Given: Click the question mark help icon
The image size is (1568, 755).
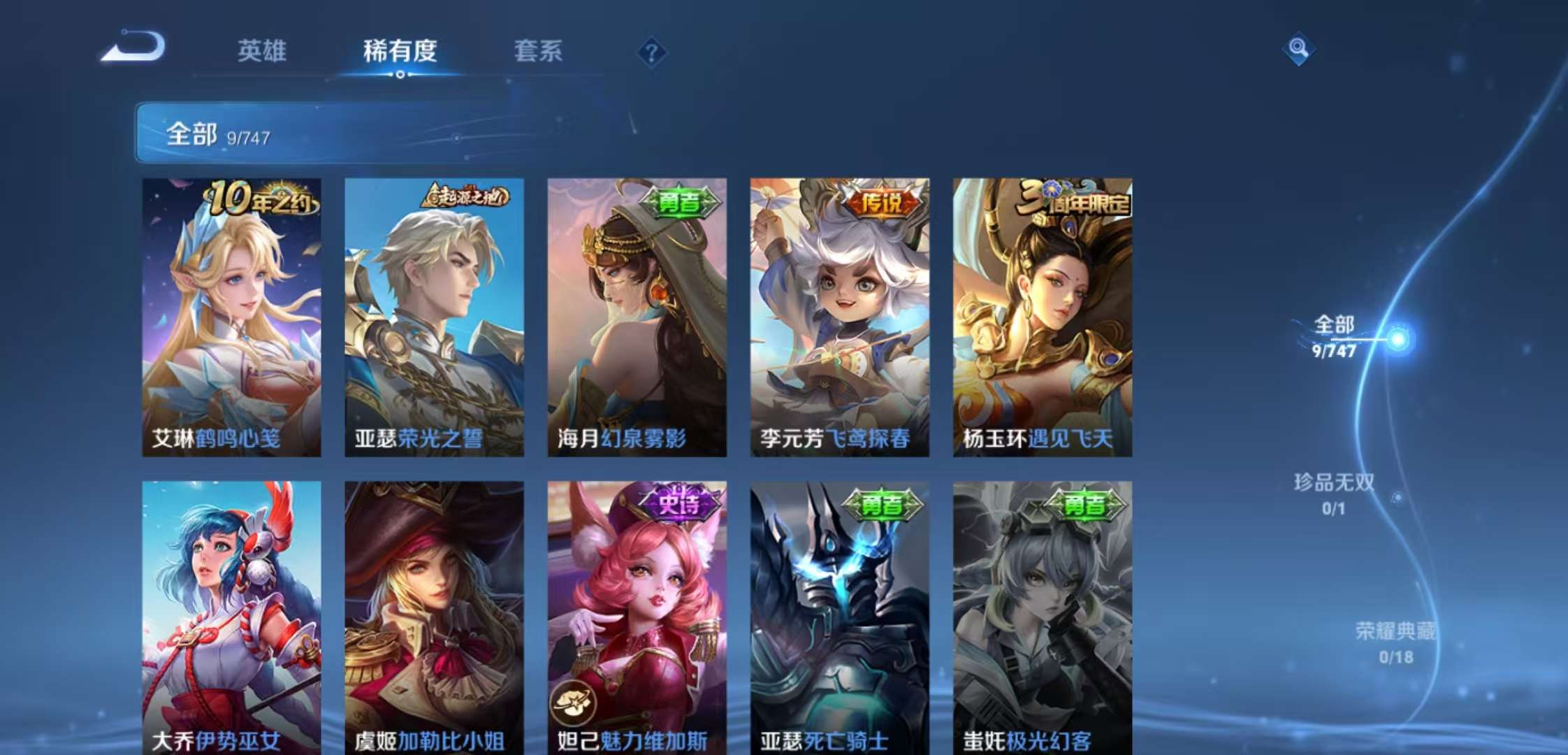Looking at the screenshot, I should point(653,50).
